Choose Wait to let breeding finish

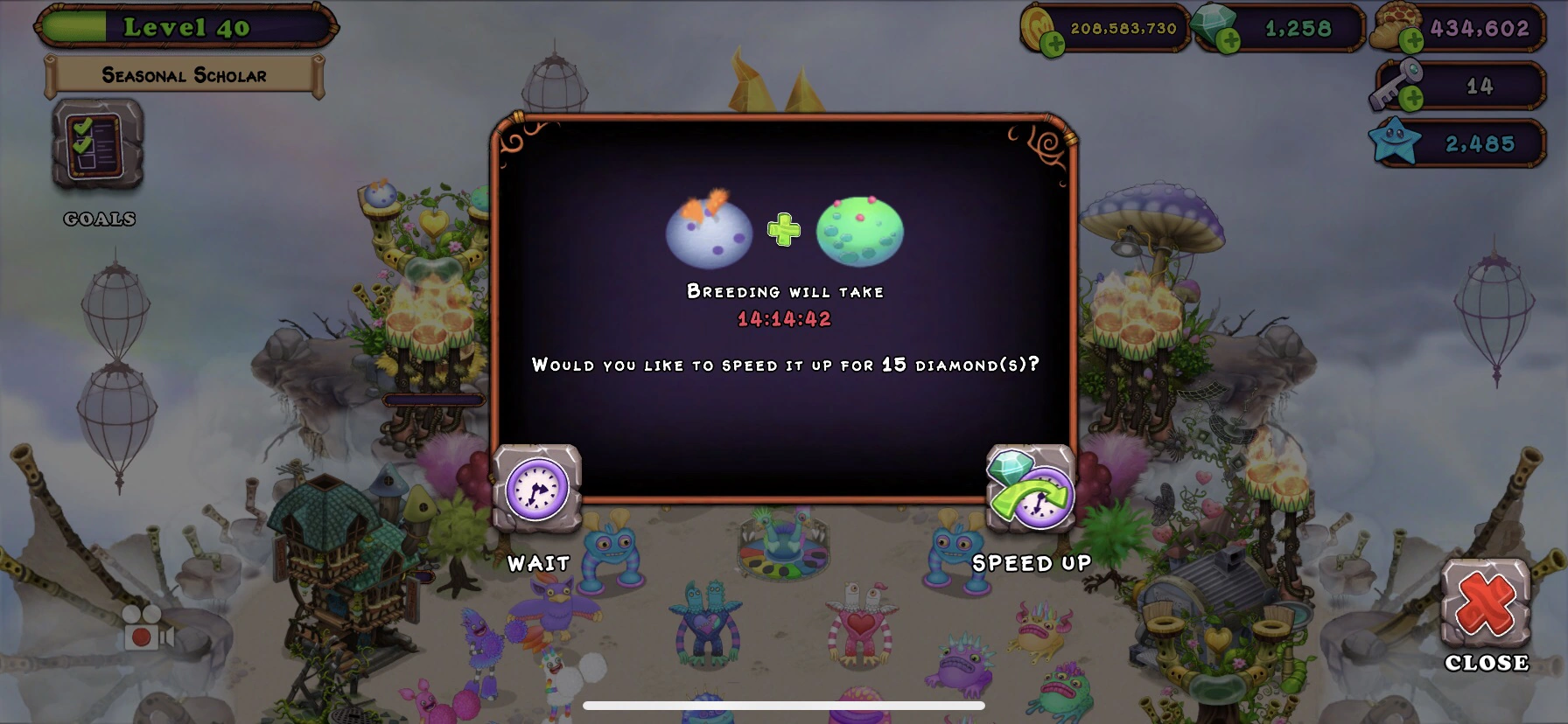point(536,564)
